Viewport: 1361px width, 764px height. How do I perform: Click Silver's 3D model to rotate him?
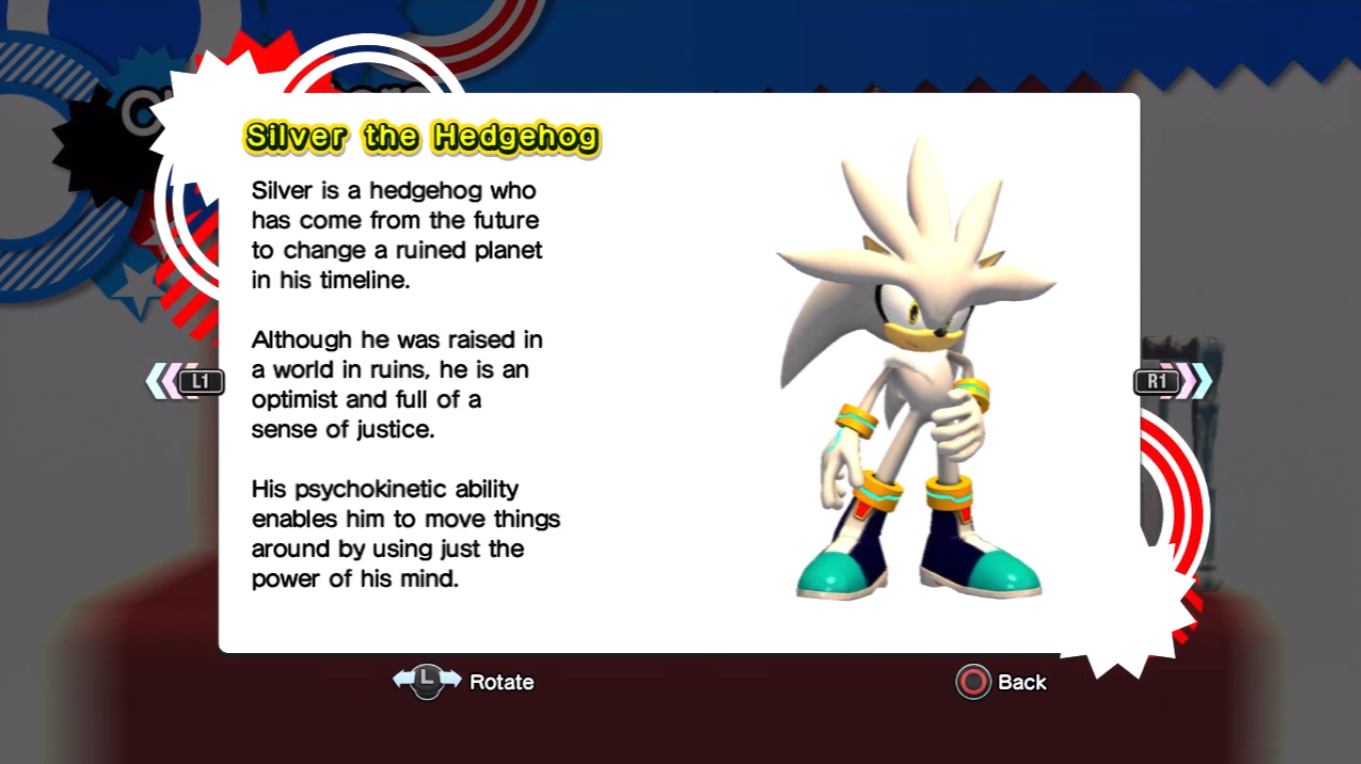click(x=915, y=380)
